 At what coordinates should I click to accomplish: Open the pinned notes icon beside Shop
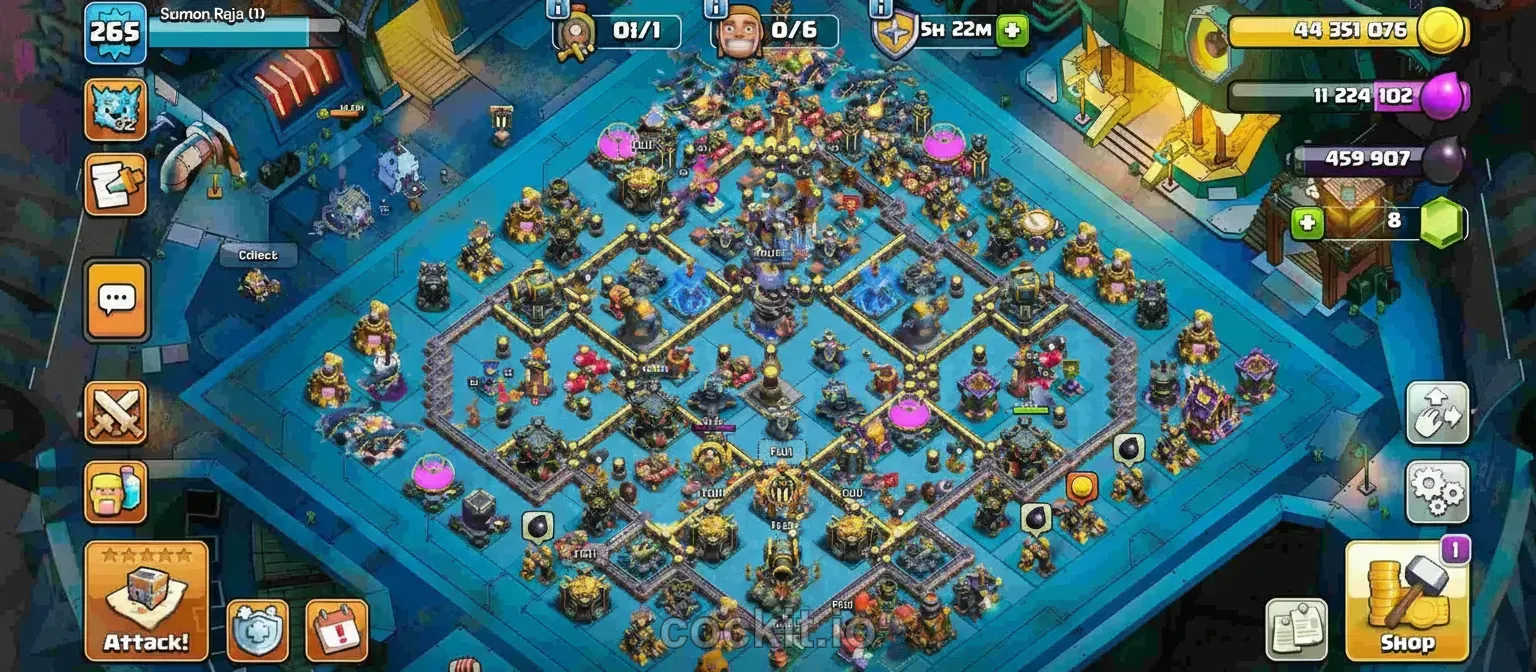point(1296,629)
